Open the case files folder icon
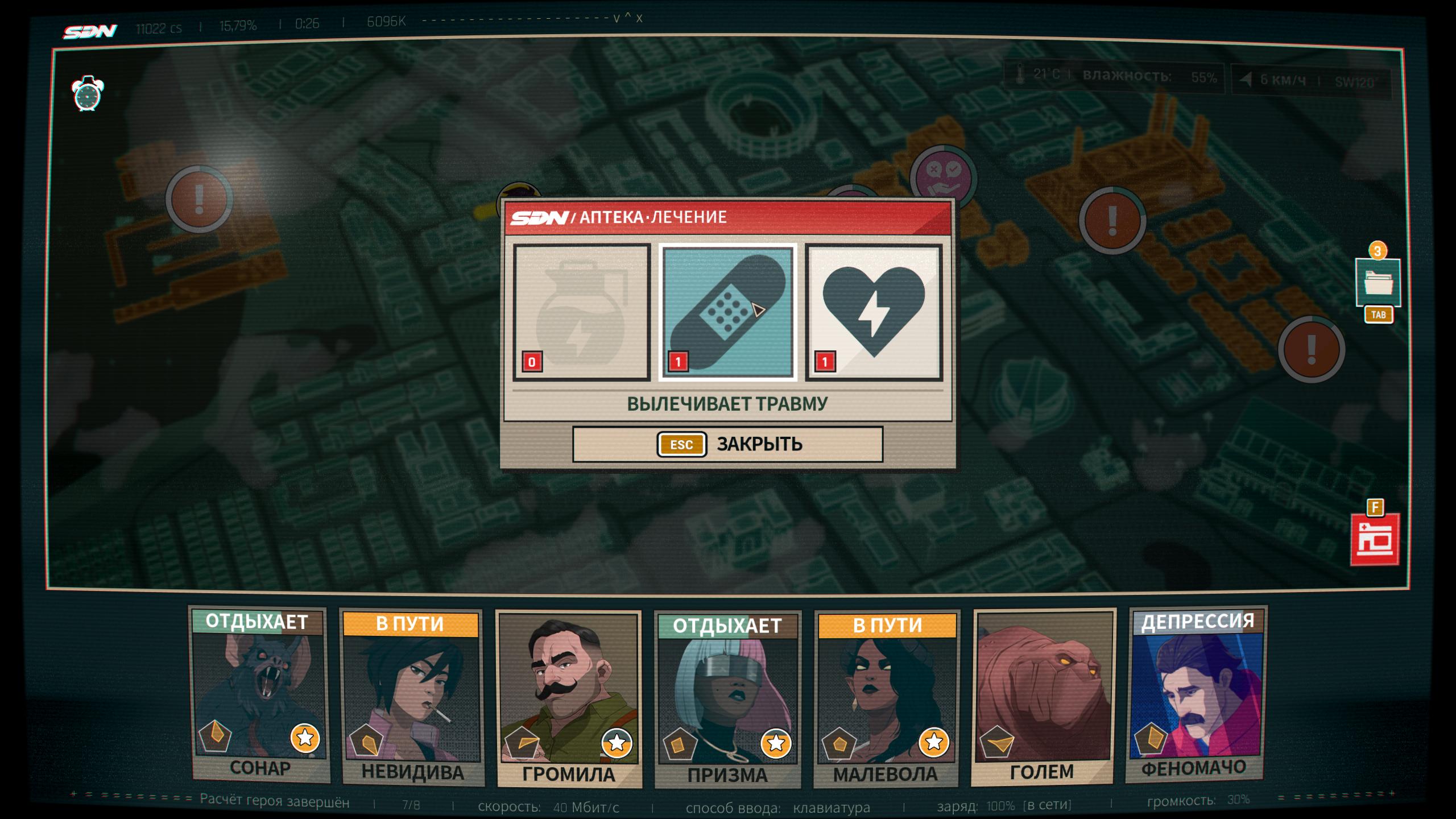 (1378, 283)
